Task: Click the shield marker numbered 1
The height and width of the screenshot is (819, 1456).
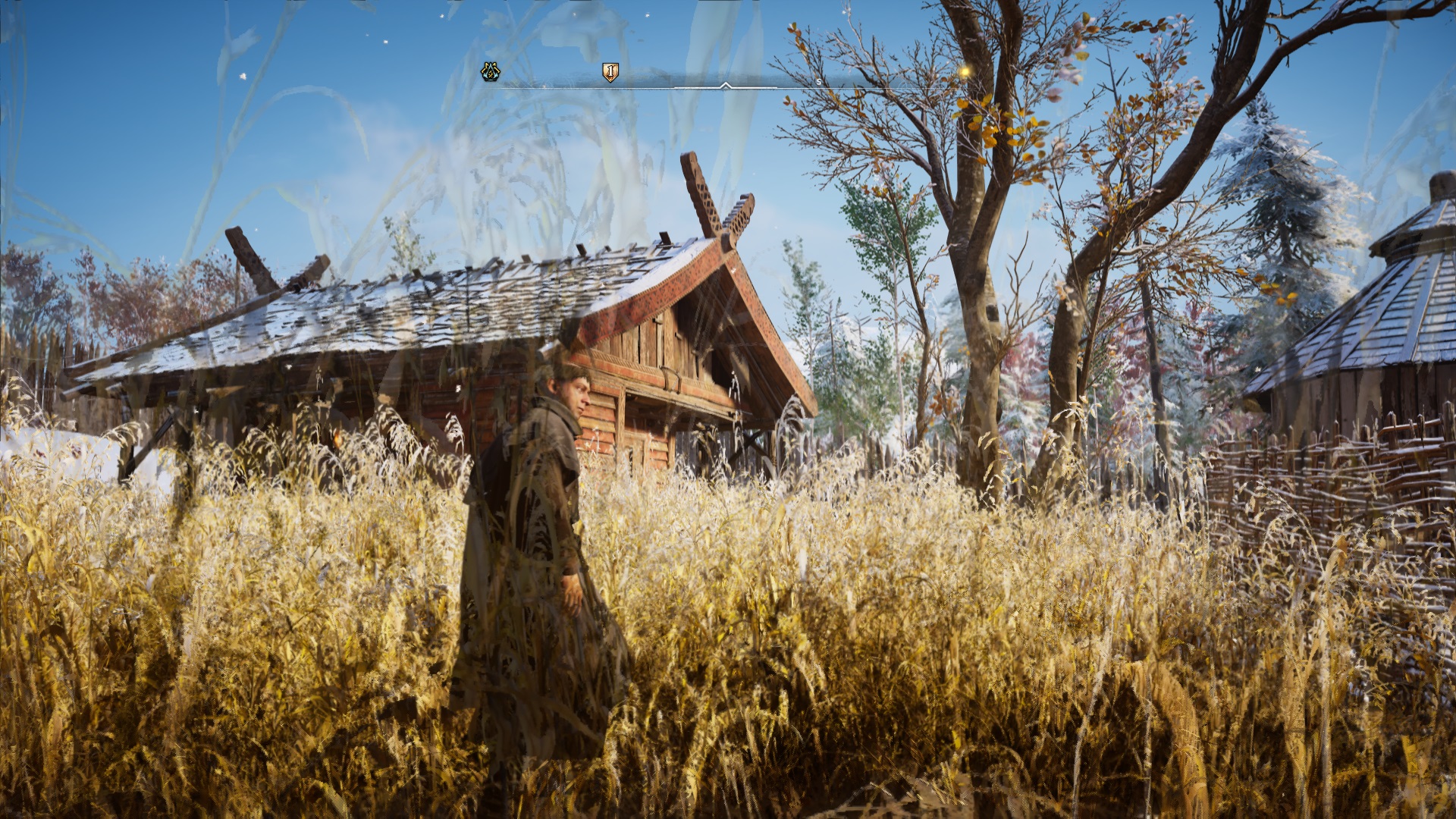Action: click(610, 72)
